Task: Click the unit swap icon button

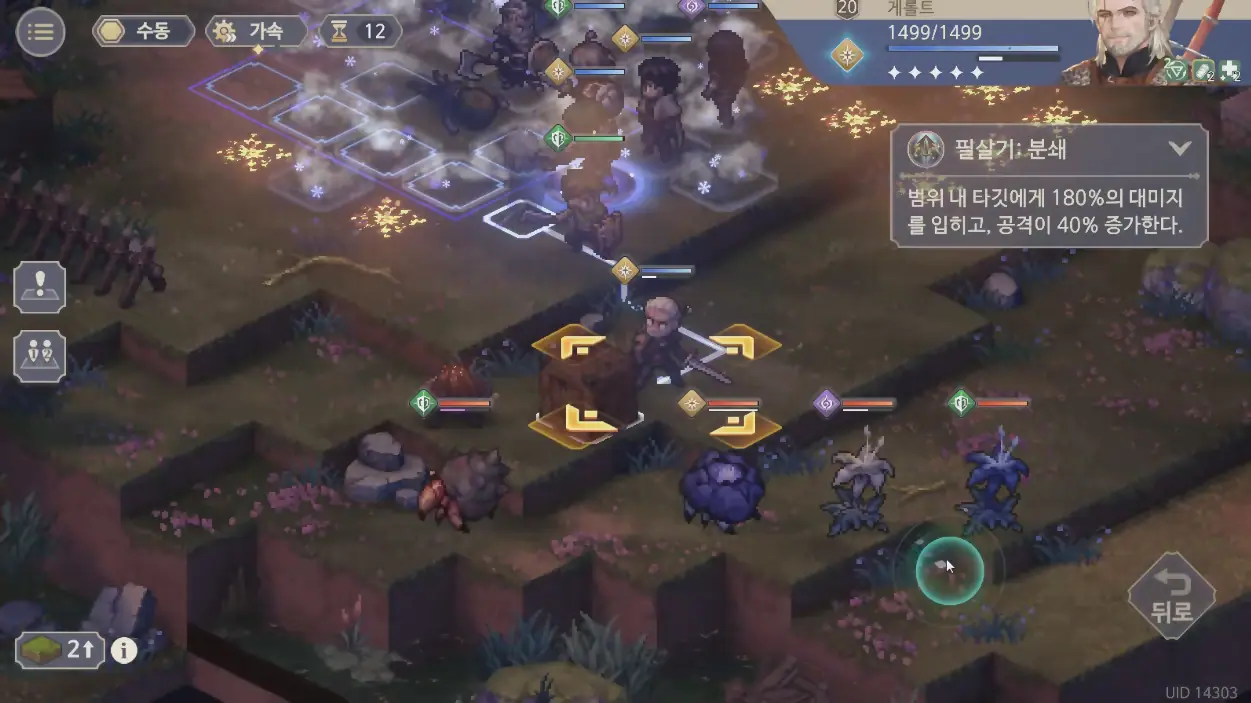Action: [40, 355]
